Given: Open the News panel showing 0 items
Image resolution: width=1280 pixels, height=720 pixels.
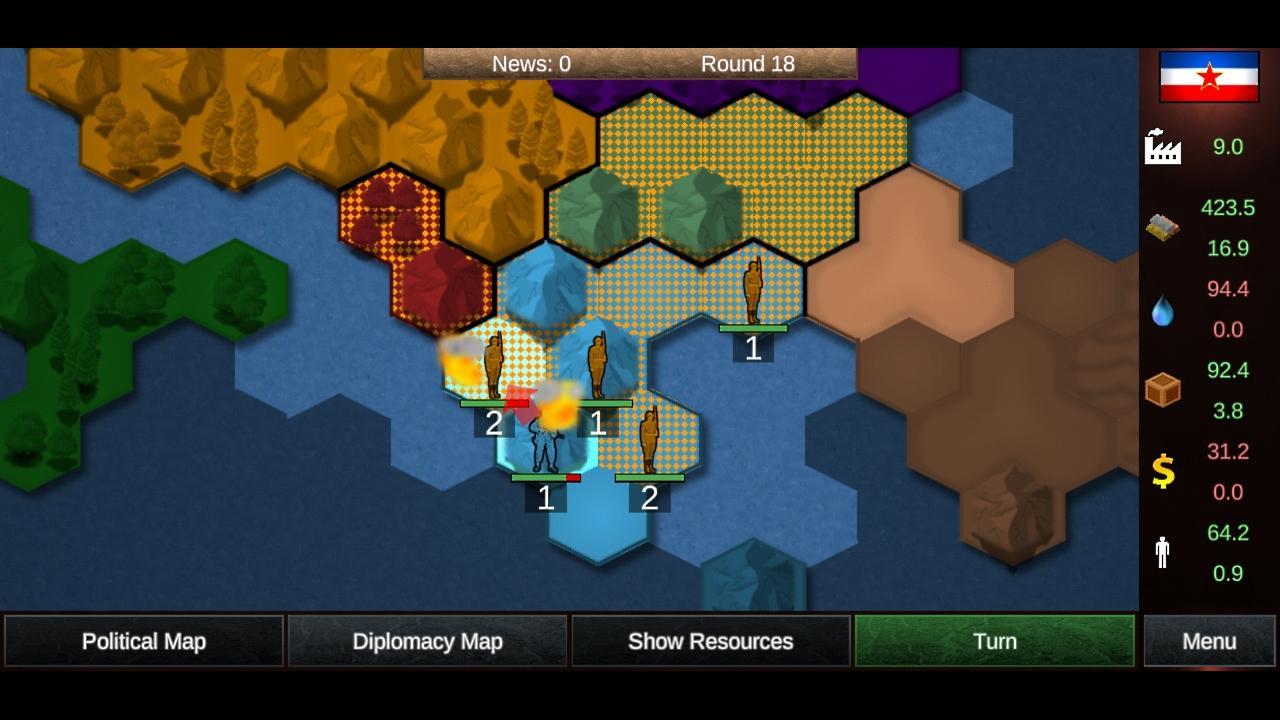Looking at the screenshot, I should [530, 63].
